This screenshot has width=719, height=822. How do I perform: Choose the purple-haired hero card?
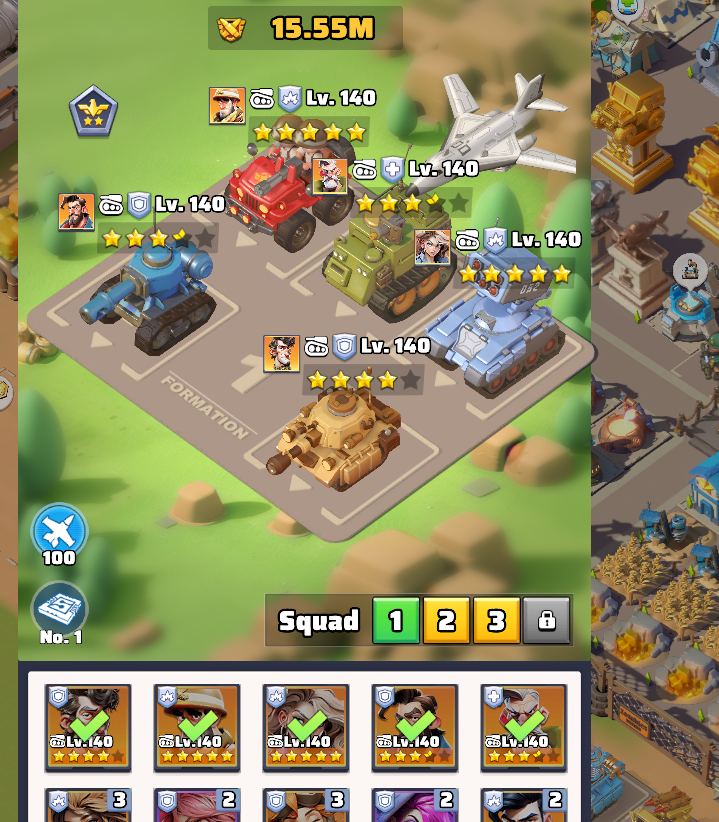point(414,806)
